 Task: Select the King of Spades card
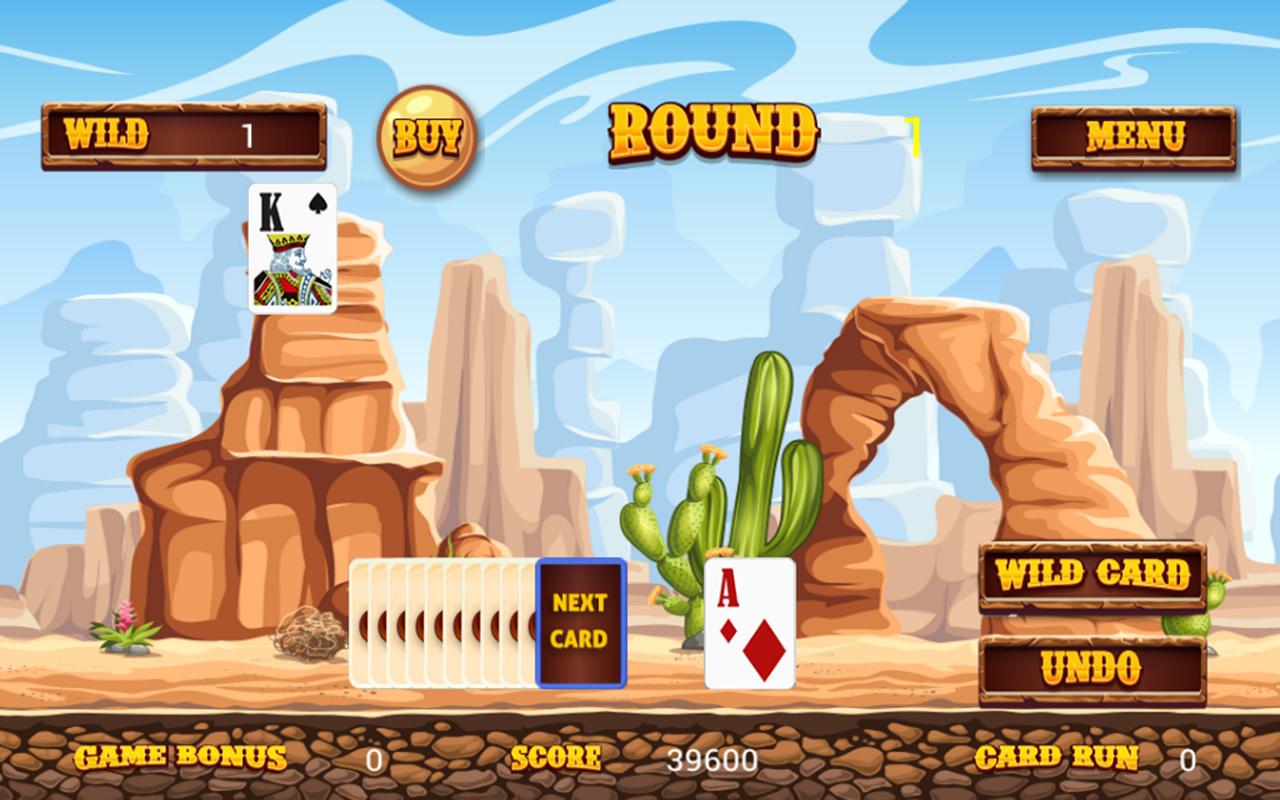292,248
